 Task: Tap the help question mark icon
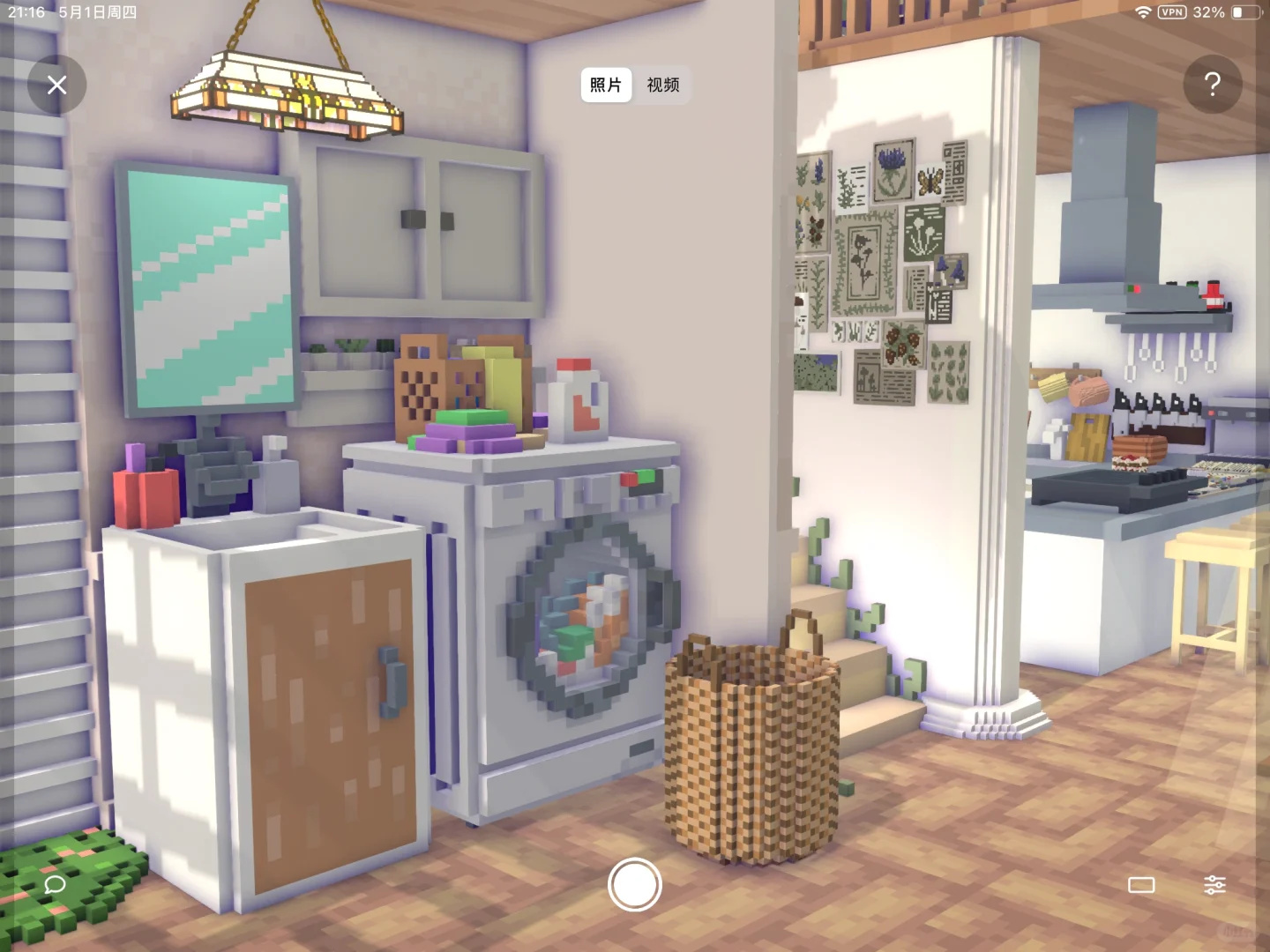(1213, 85)
